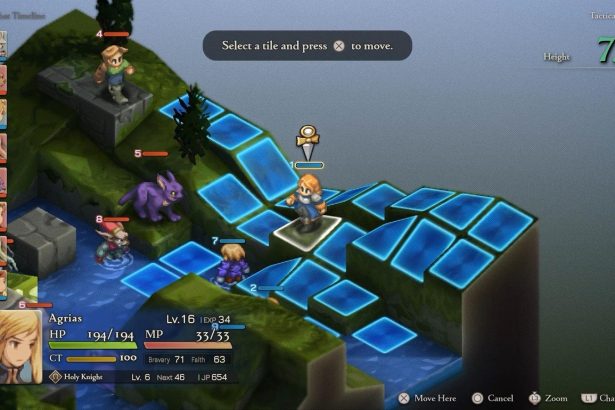
Task: Pick the red-capped goblin unit in the water
Action: click(x=112, y=242)
